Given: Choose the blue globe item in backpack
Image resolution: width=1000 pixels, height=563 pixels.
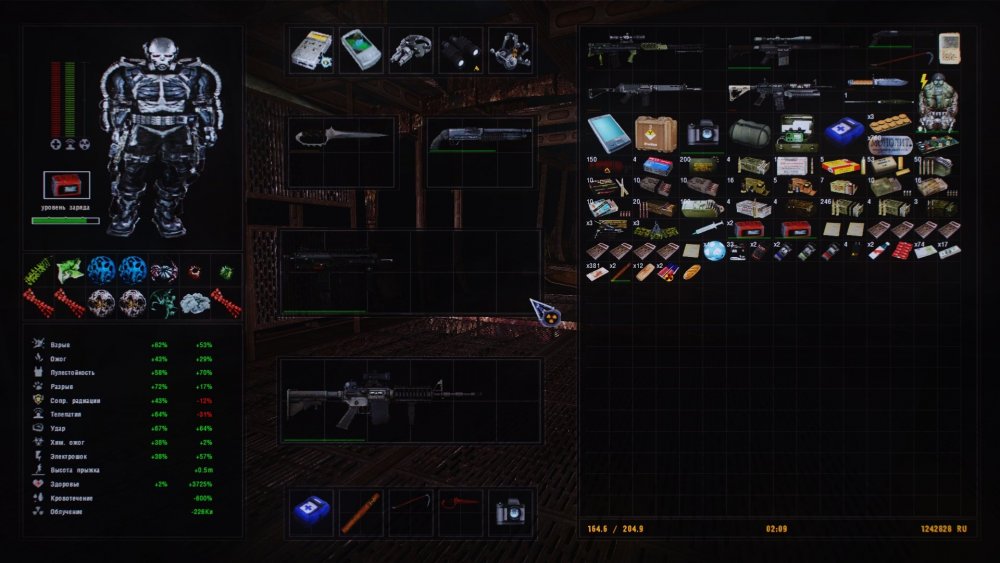Looking at the screenshot, I should (714, 250).
